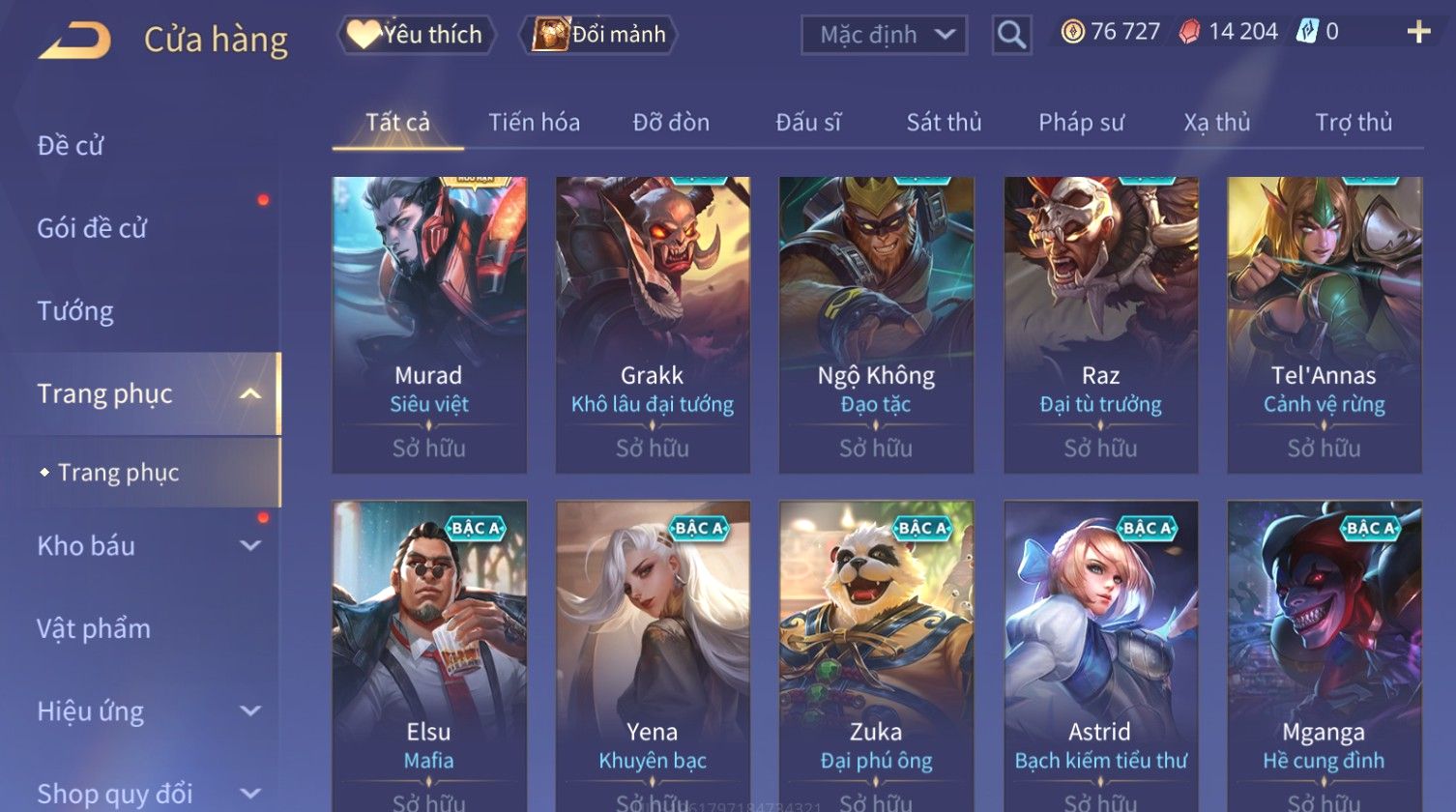Viewport: 1456px width, 812px height.
Task: Choose the Grakk Khô lâu đại tướng skin
Action: tap(653, 324)
